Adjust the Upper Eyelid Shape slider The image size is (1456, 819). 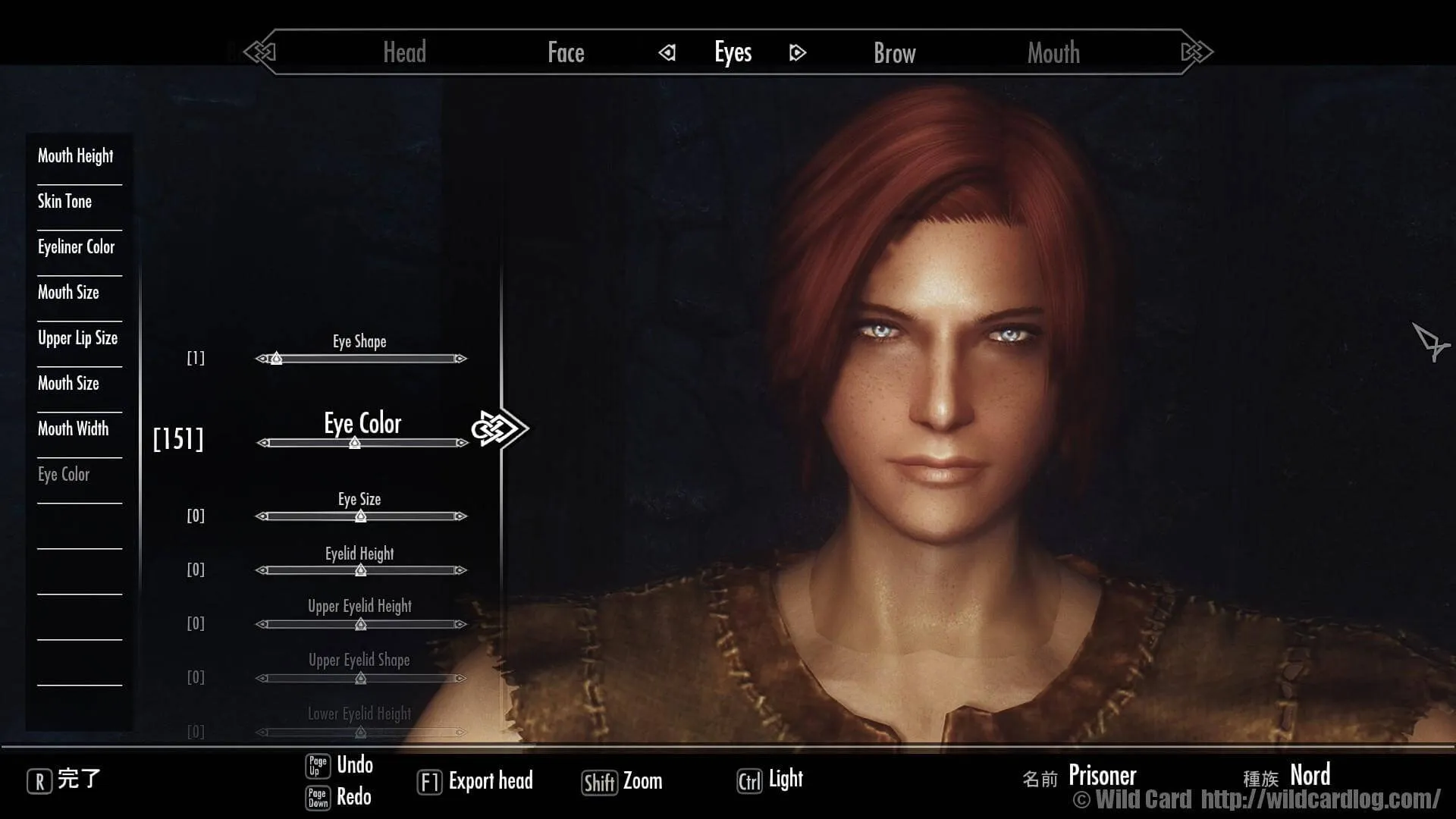[x=361, y=678]
